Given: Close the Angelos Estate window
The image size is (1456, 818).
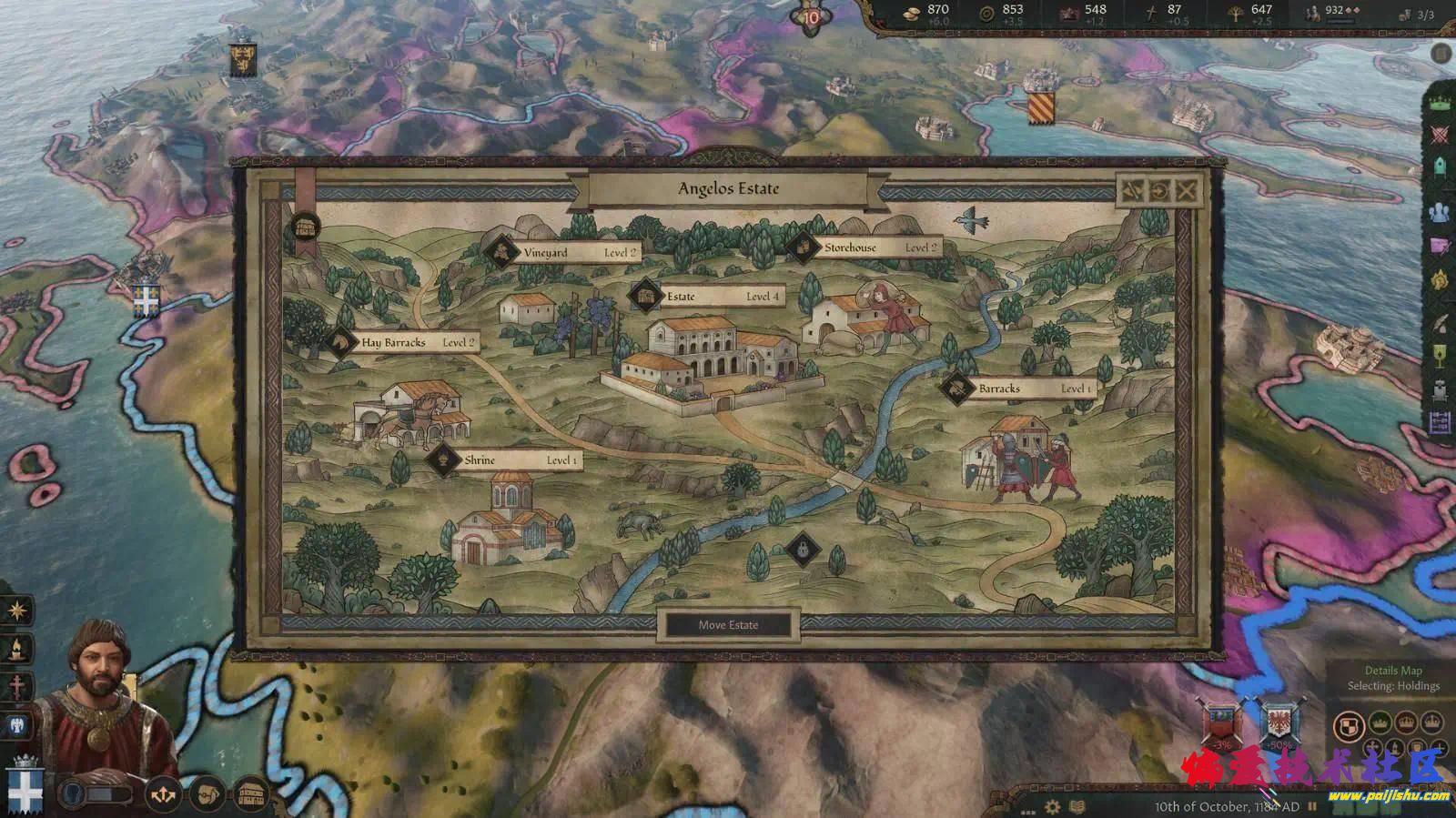Looking at the screenshot, I should pos(1186,190).
